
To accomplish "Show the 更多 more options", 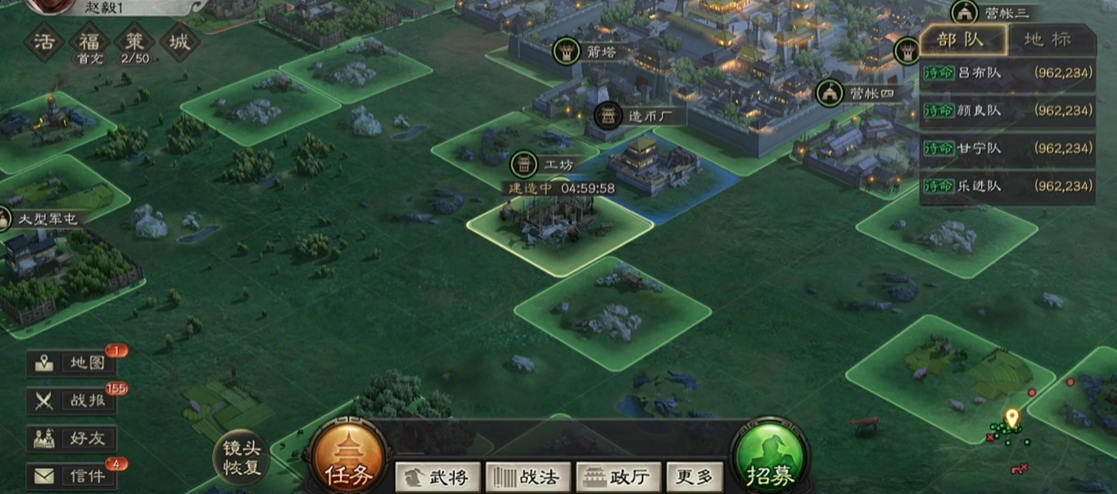I will [x=695, y=477].
